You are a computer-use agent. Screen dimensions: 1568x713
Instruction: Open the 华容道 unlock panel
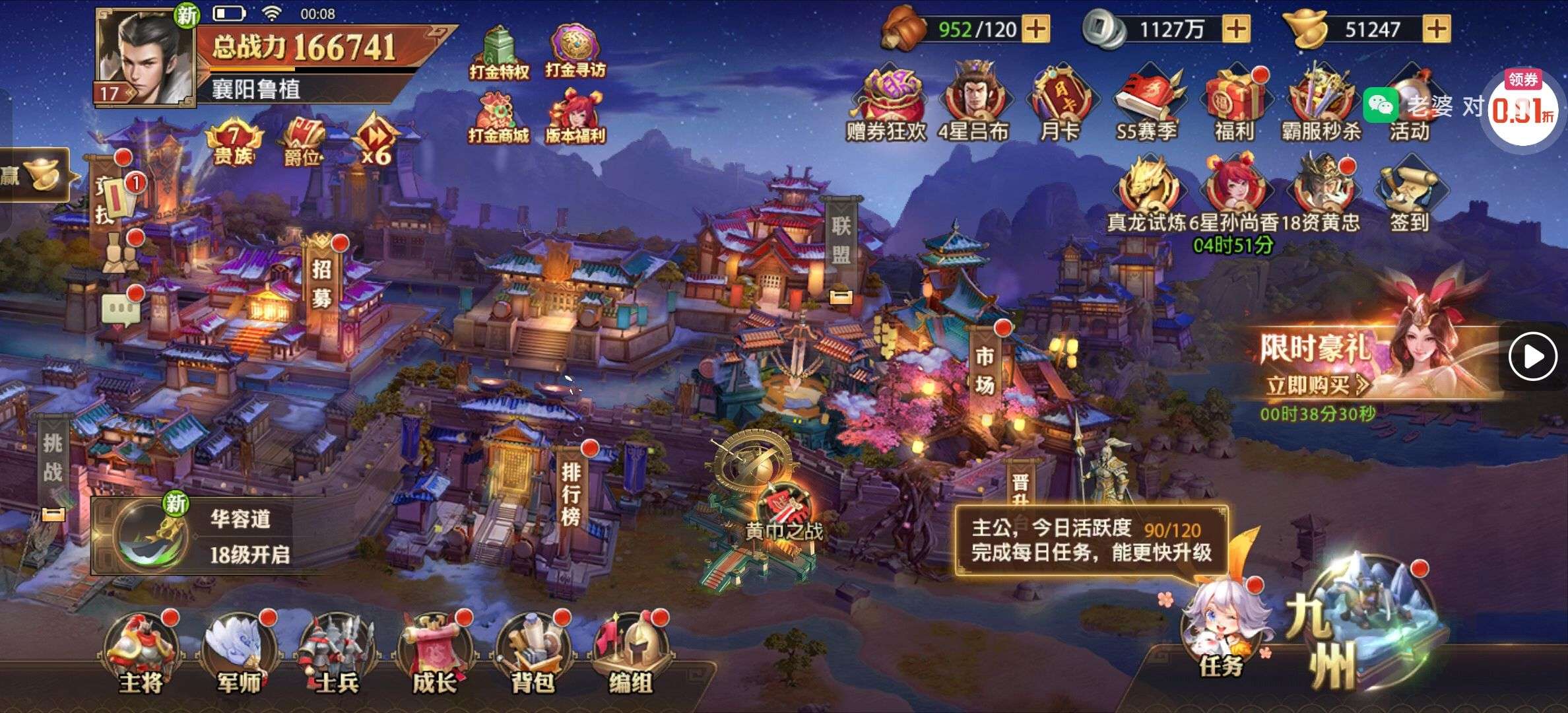click(211, 536)
